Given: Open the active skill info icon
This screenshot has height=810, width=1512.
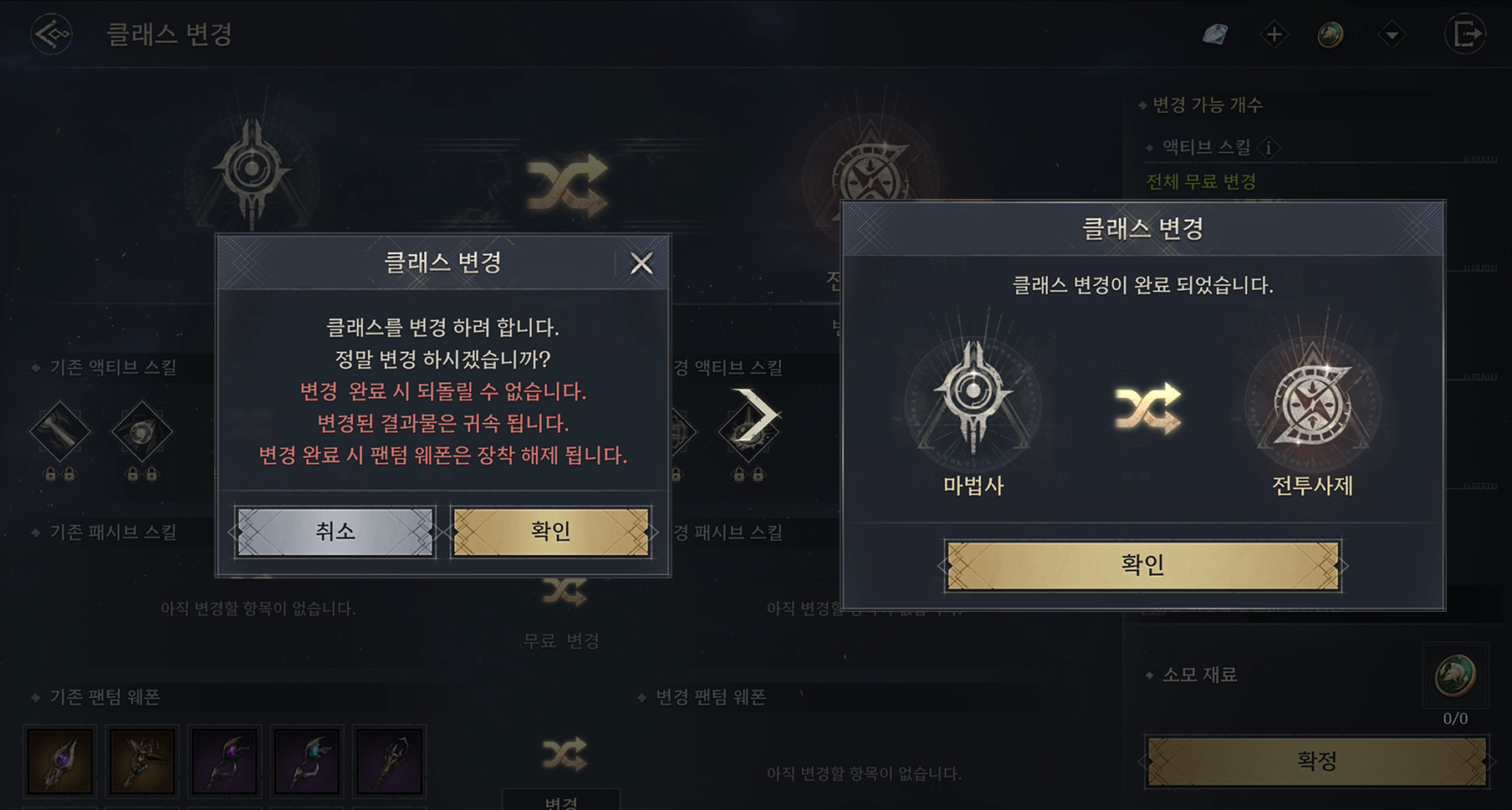Looking at the screenshot, I should click(1269, 148).
